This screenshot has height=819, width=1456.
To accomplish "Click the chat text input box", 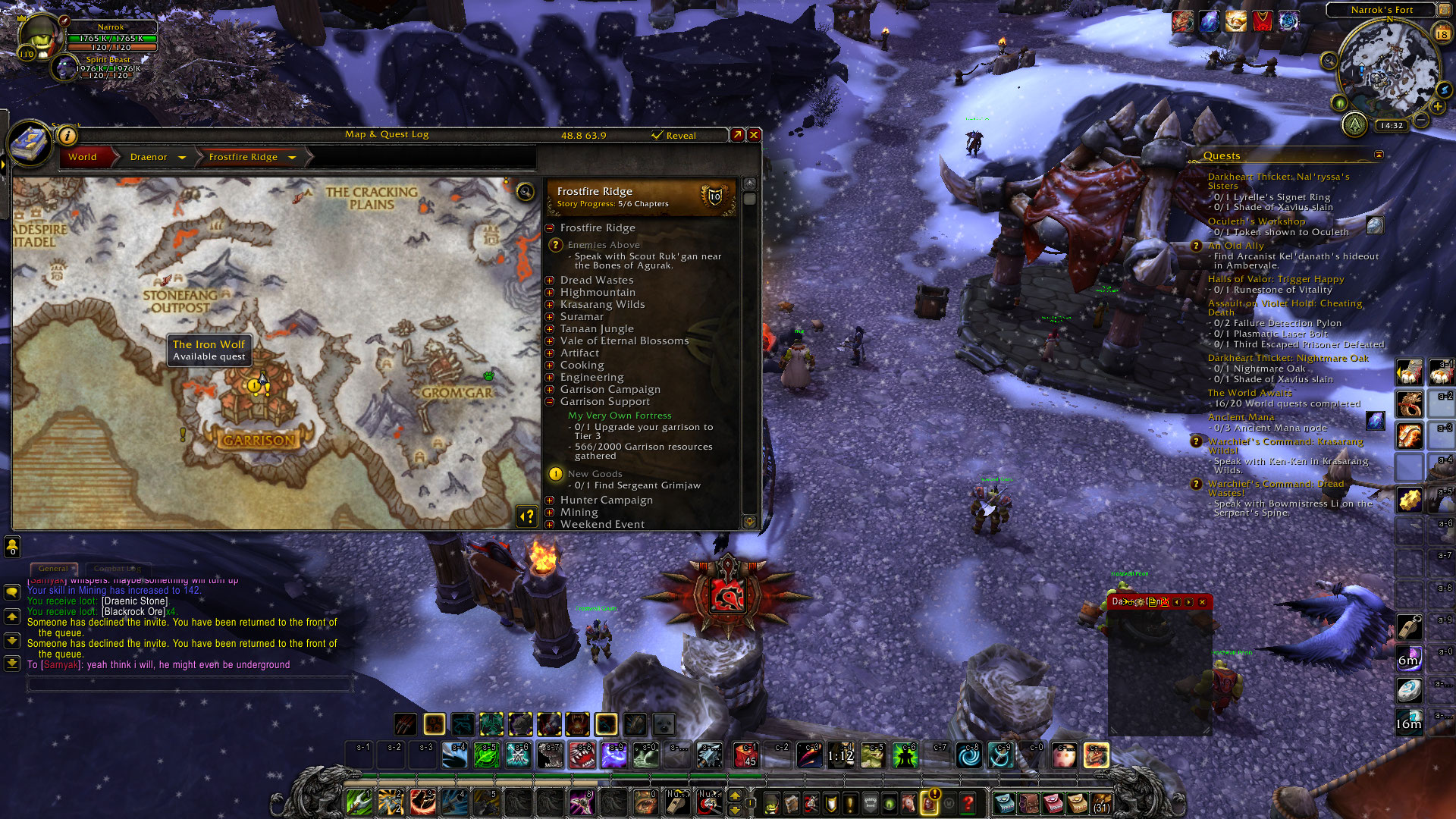I will pyautogui.click(x=190, y=684).
